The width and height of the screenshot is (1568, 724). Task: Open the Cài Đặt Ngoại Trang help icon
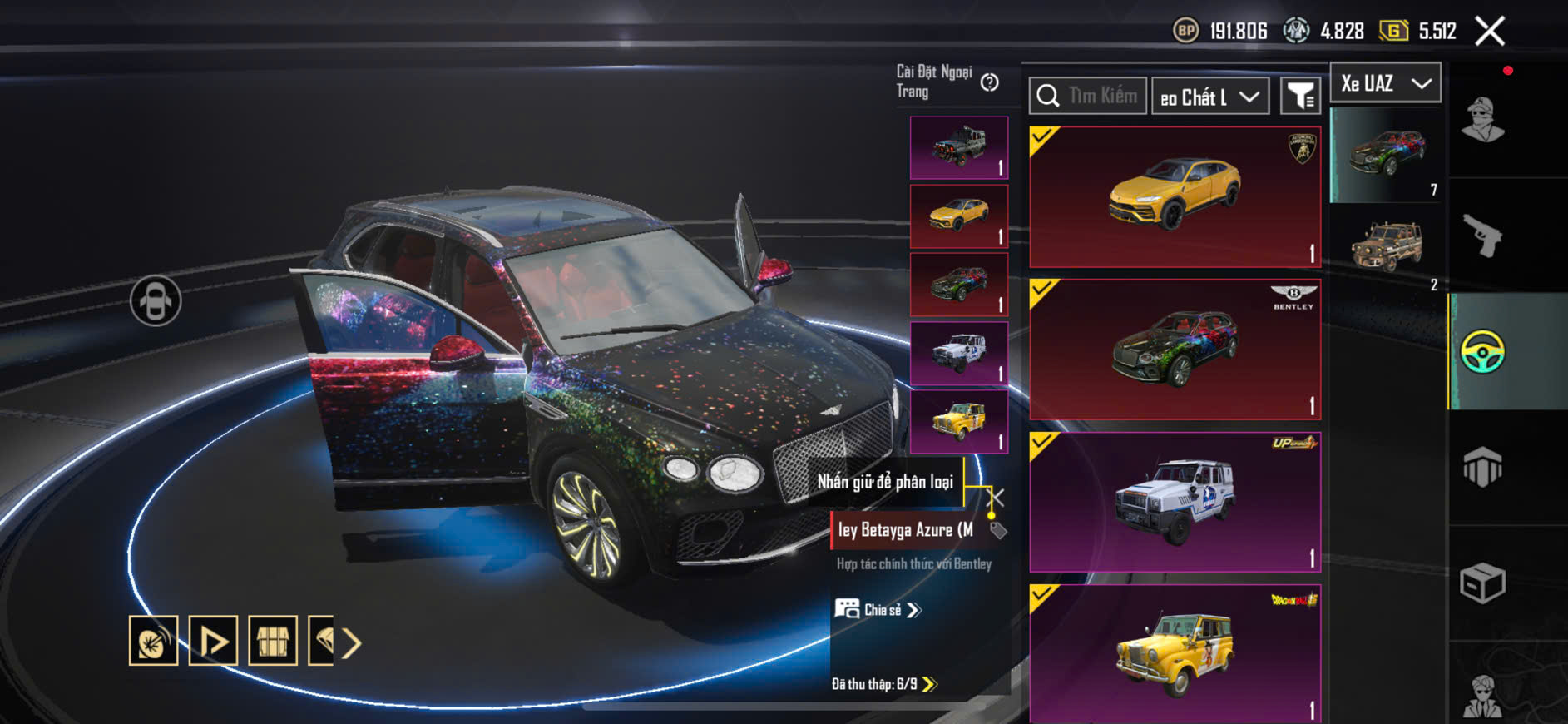pyautogui.click(x=989, y=82)
